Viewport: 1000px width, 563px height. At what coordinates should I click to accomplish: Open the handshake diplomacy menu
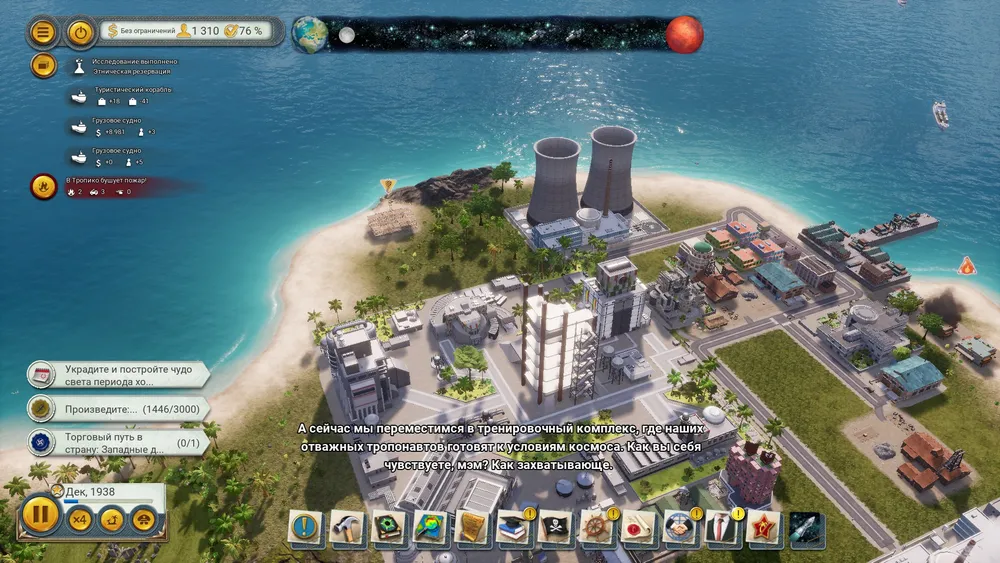pyautogui.click(x=680, y=527)
